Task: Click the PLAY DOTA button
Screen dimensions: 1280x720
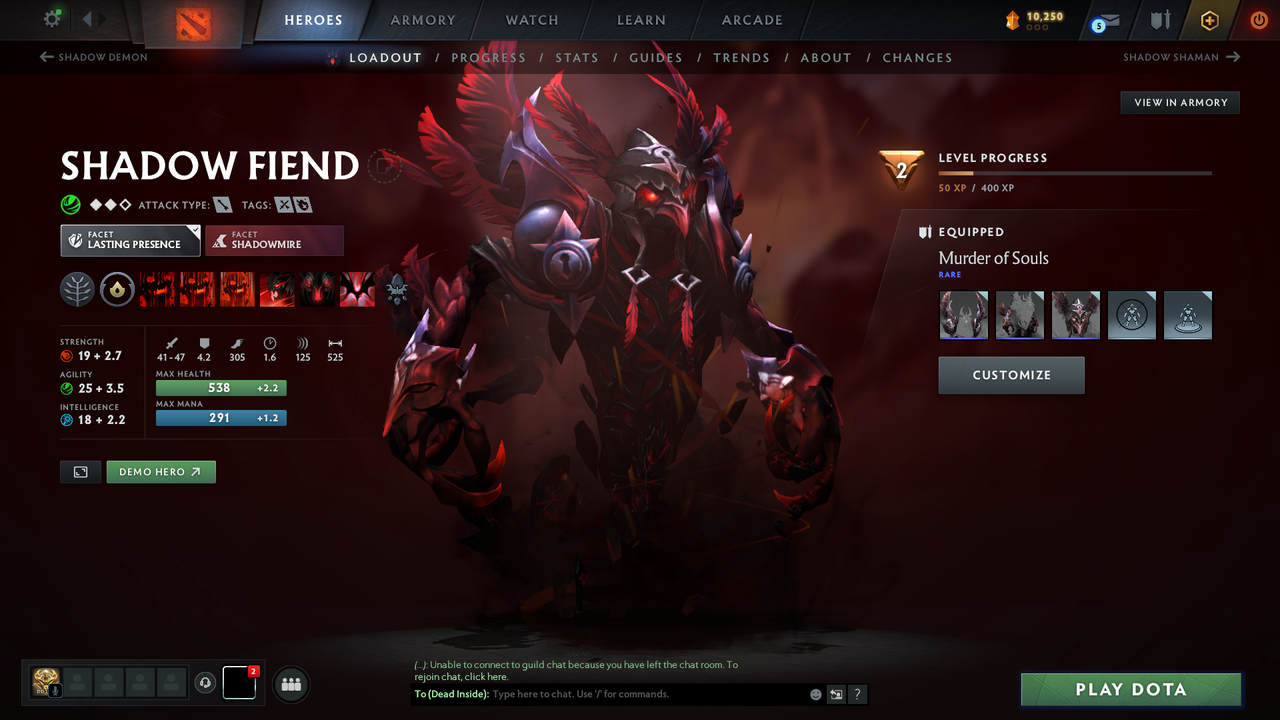Action: pyautogui.click(x=1130, y=689)
